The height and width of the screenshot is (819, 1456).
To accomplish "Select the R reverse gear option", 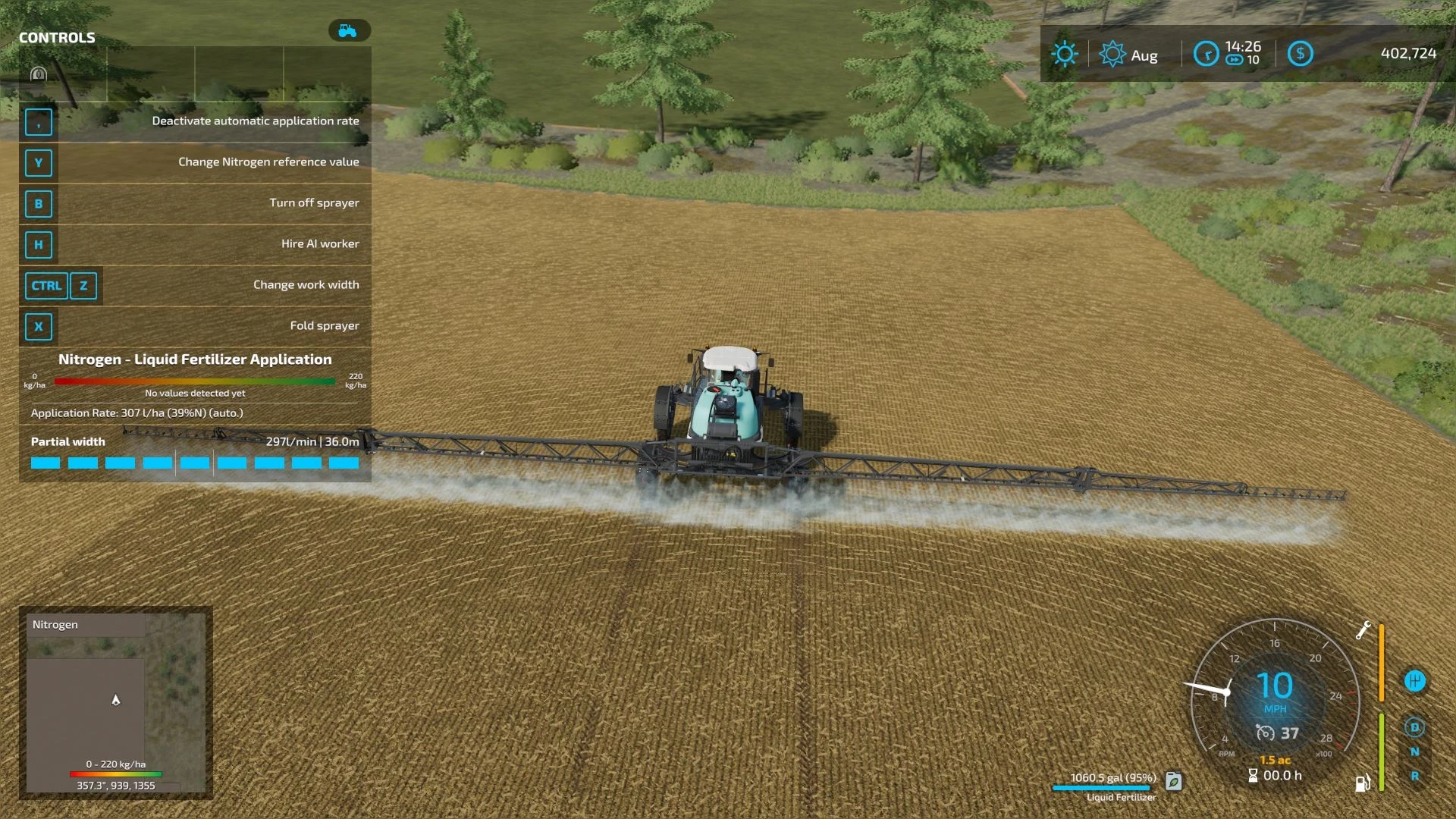I will tap(1415, 775).
